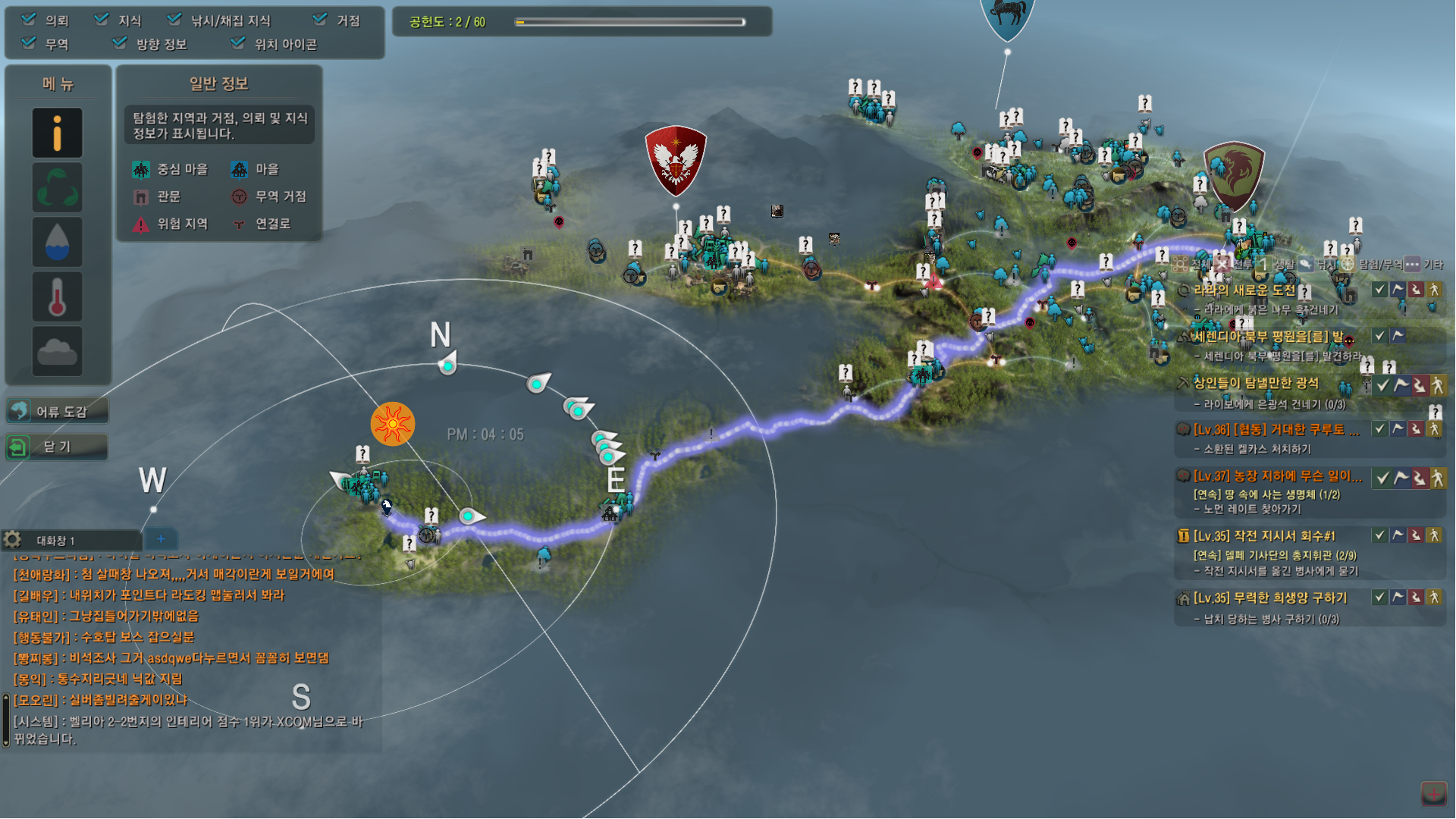Screen dimensions: 1456x819
Task: Uncheck the 낚시/채집 지식 filter
Action: (174, 20)
